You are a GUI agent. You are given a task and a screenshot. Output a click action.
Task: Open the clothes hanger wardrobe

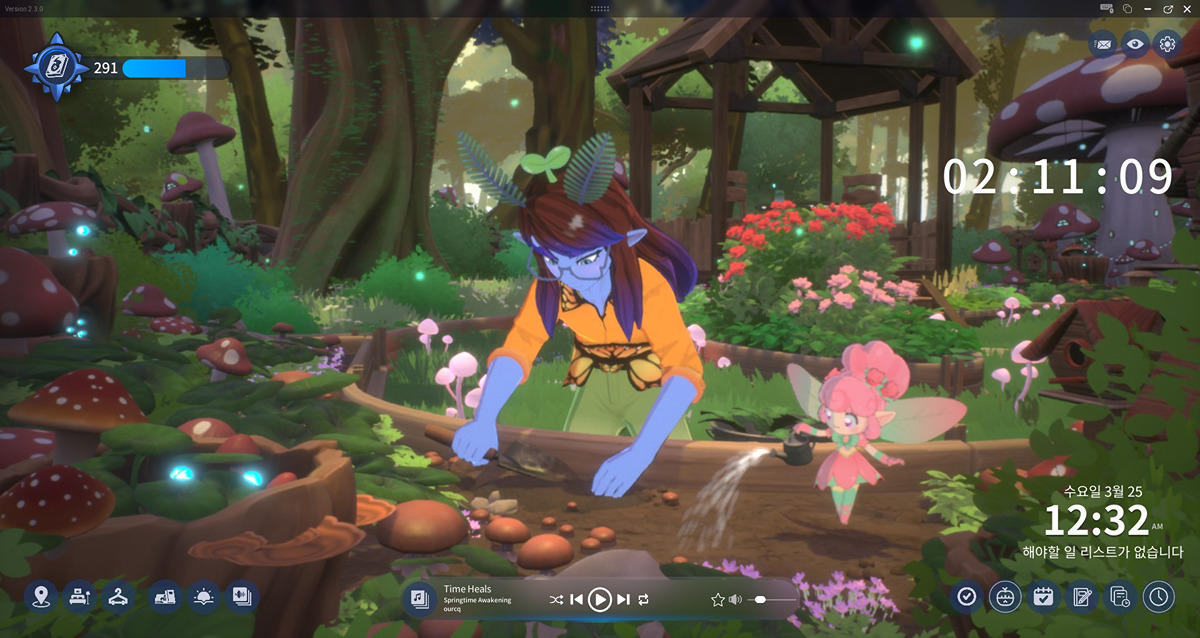(x=118, y=597)
